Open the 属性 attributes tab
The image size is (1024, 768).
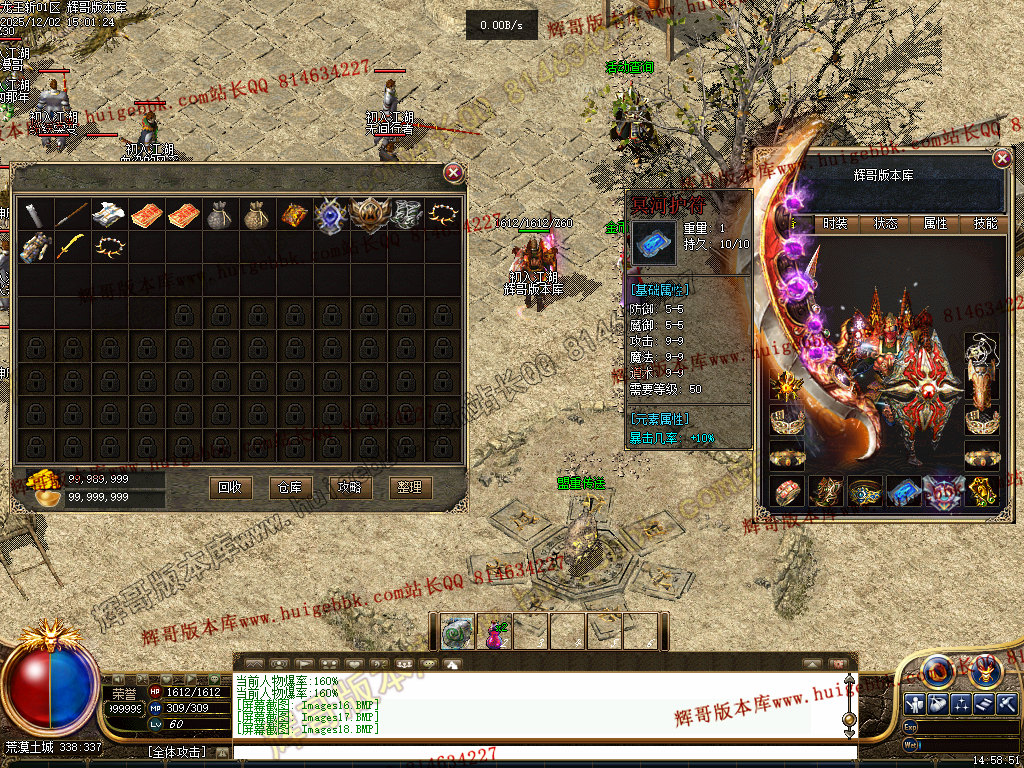coord(935,224)
